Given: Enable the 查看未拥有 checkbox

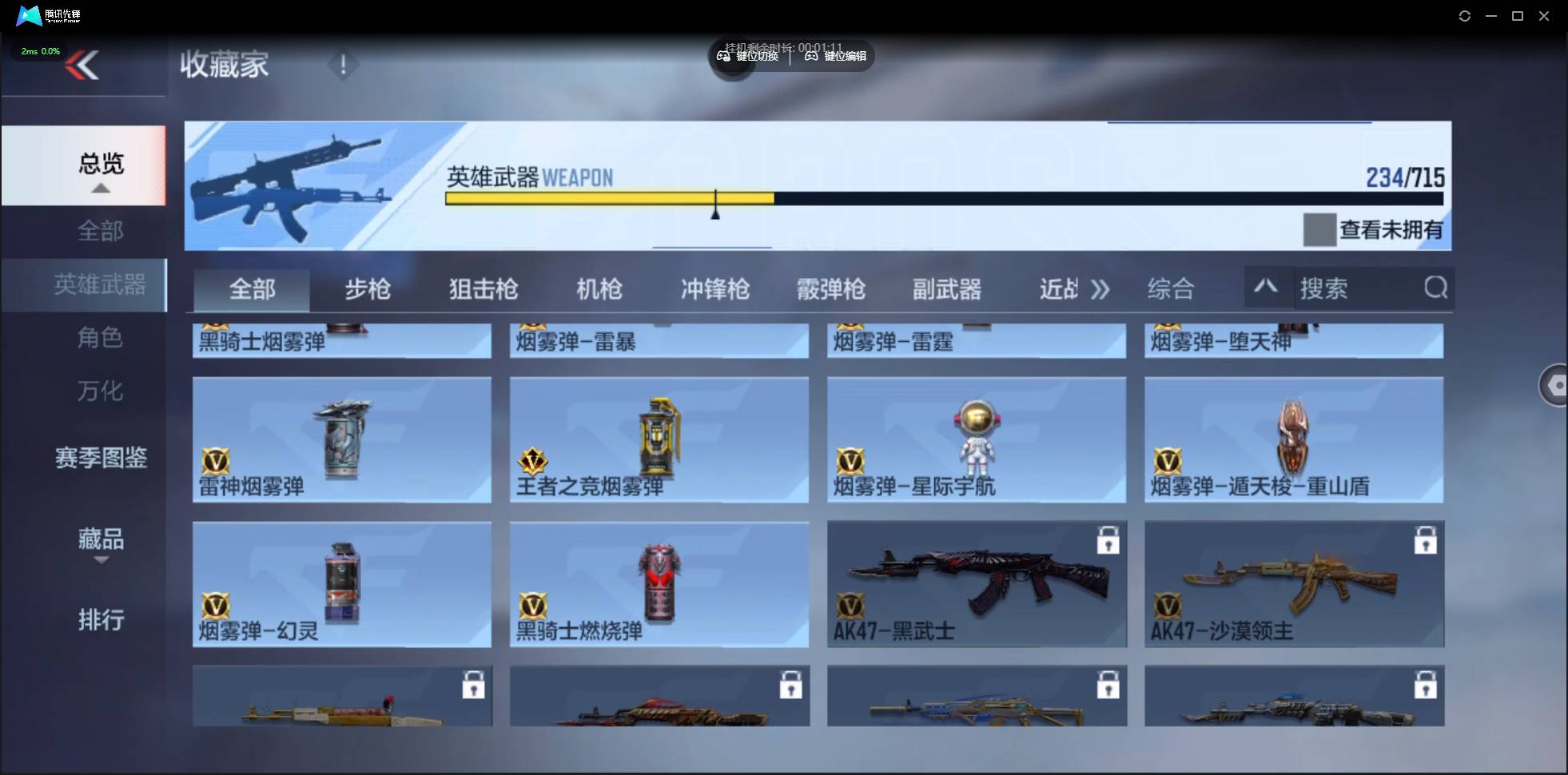Looking at the screenshot, I should click(x=1319, y=230).
